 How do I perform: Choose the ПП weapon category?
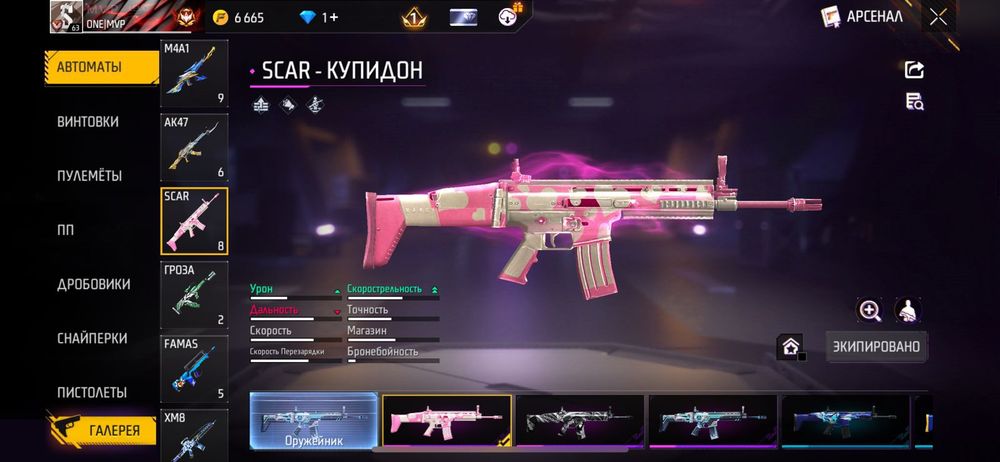coord(66,229)
